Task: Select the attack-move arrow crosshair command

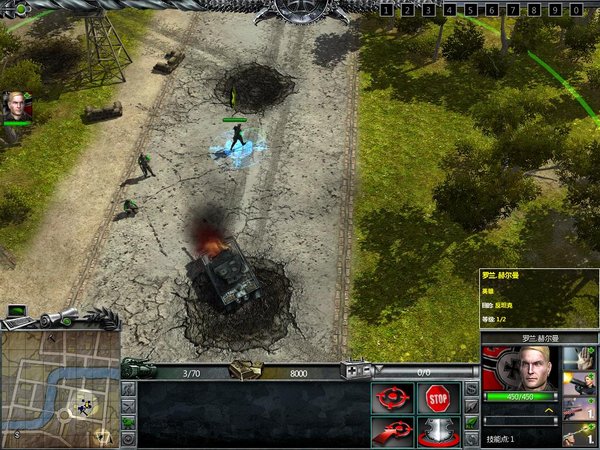Action: click(391, 431)
